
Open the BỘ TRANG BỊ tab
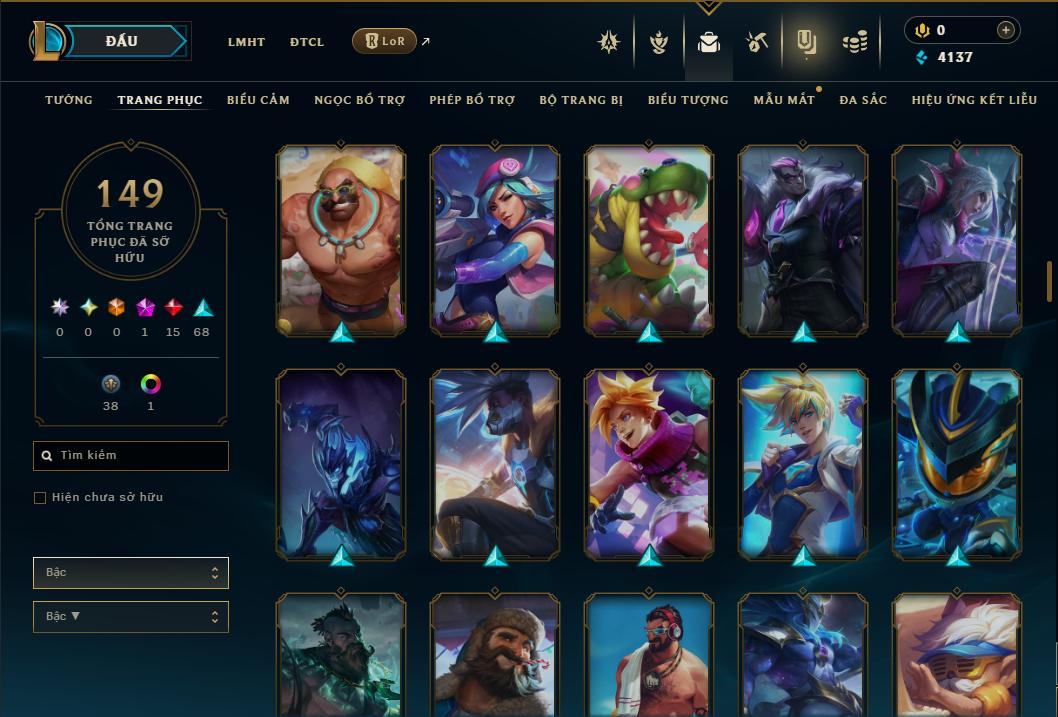pos(581,100)
